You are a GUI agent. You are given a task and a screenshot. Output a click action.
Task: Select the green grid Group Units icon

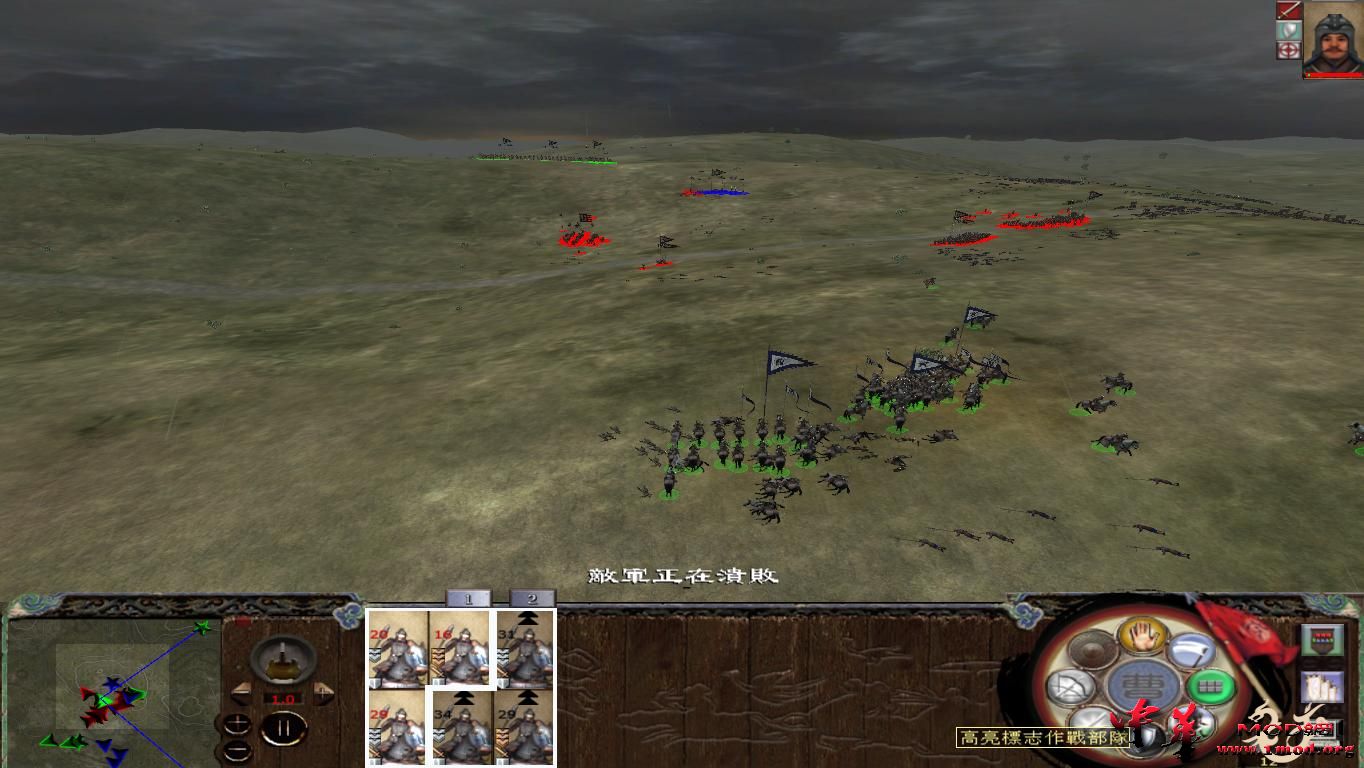tap(1209, 685)
